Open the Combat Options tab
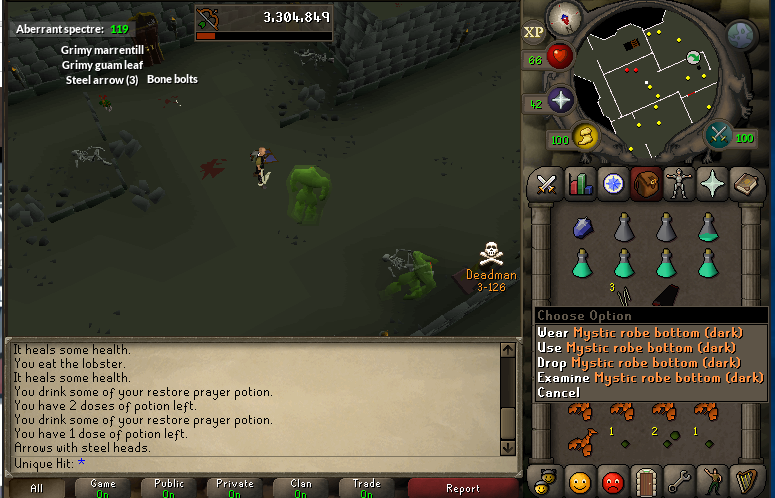The height and width of the screenshot is (498, 775). [x=546, y=184]
